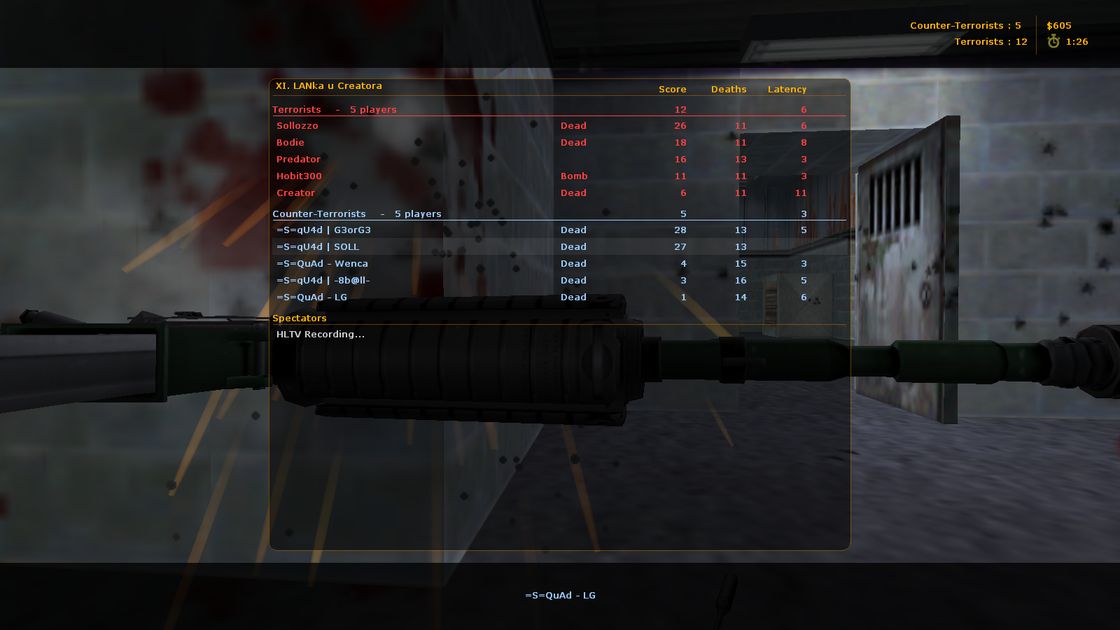Select the HLTV Recording spectator entry

[320, 334]
